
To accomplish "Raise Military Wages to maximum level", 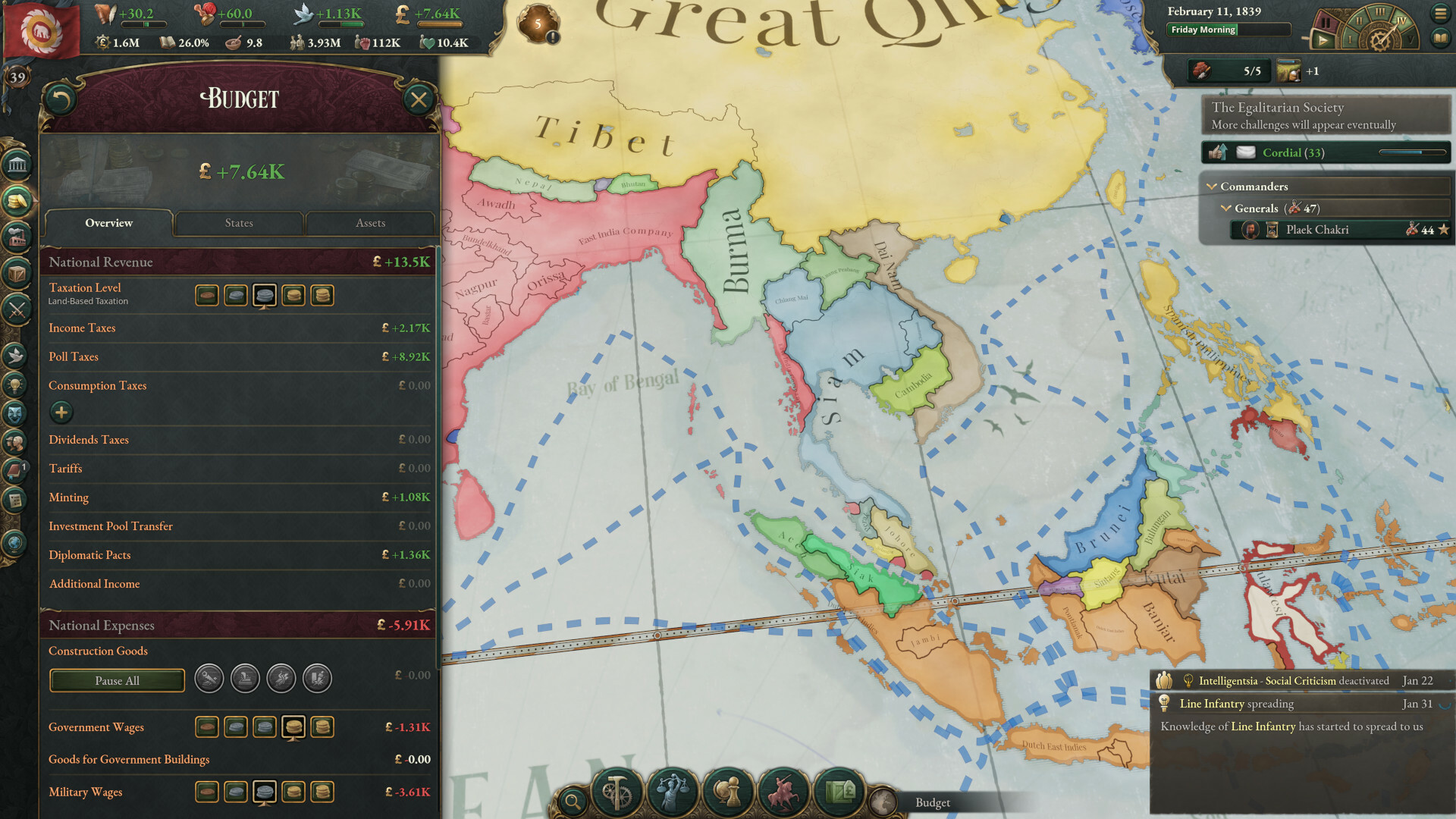I will point(322,792).
